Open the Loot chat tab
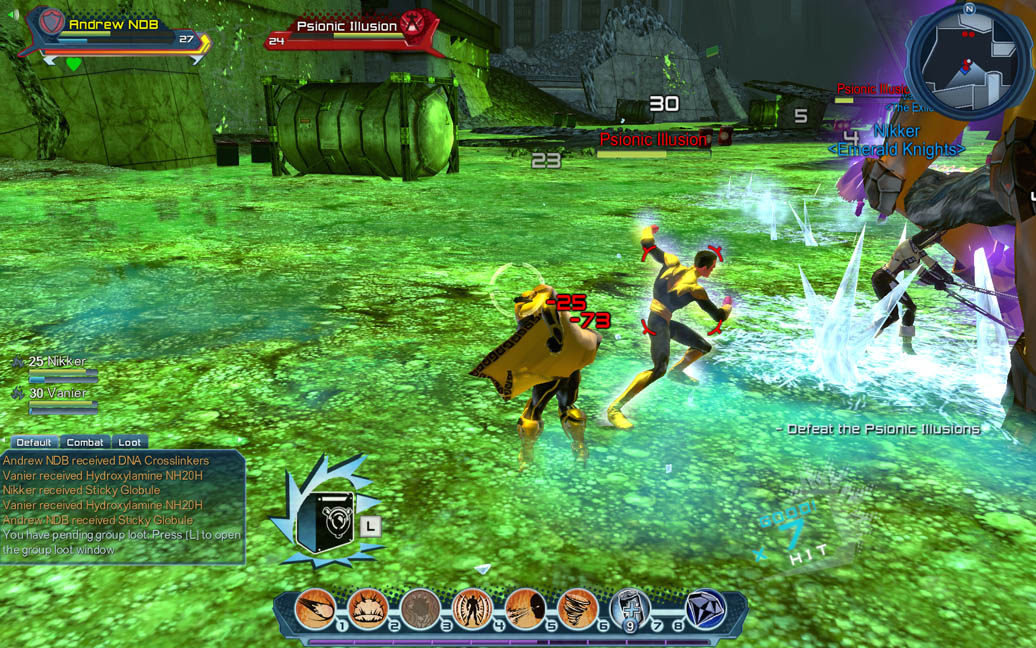Image resolution: width=1036 pixels, height=648 pixels. [130, 442]
